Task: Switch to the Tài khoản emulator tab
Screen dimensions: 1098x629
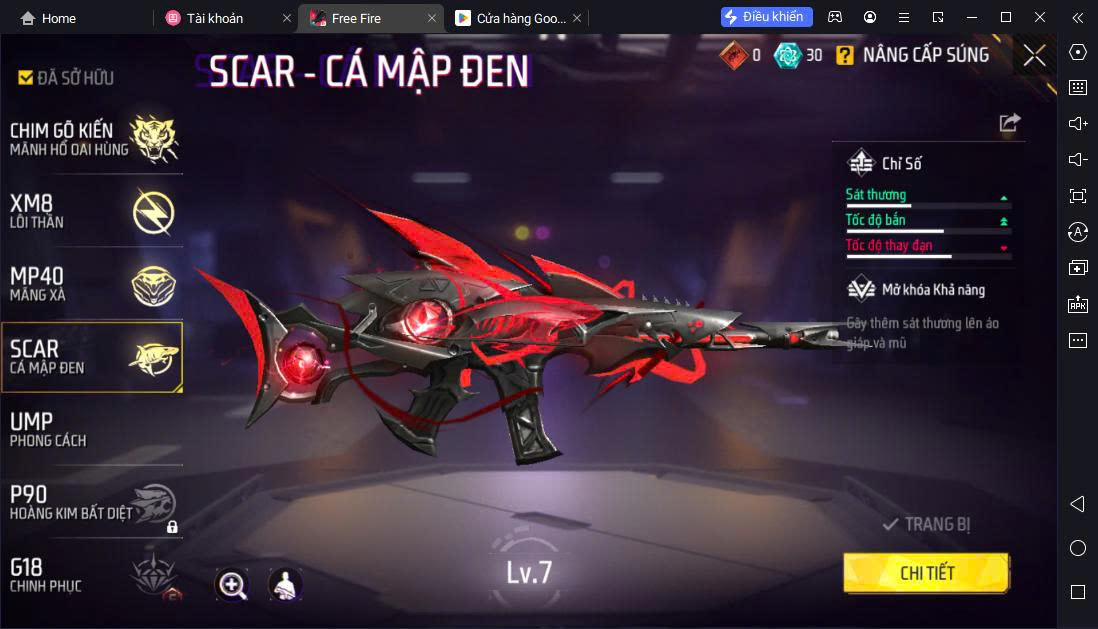Action: click(x=215, y=18)
